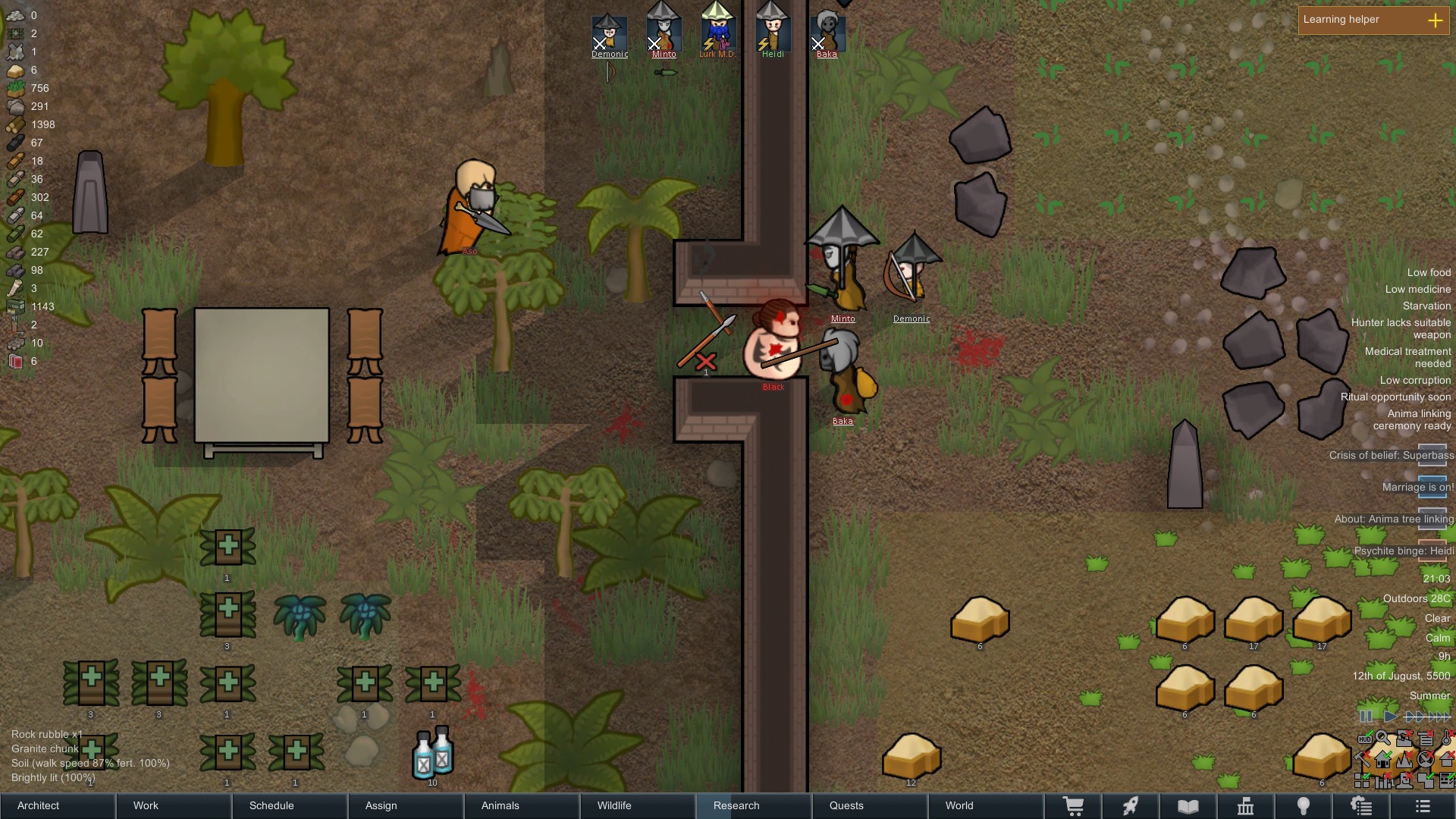1456x819 pixels.
Task: Switch to the Research tab
Action: pos(736,805)
